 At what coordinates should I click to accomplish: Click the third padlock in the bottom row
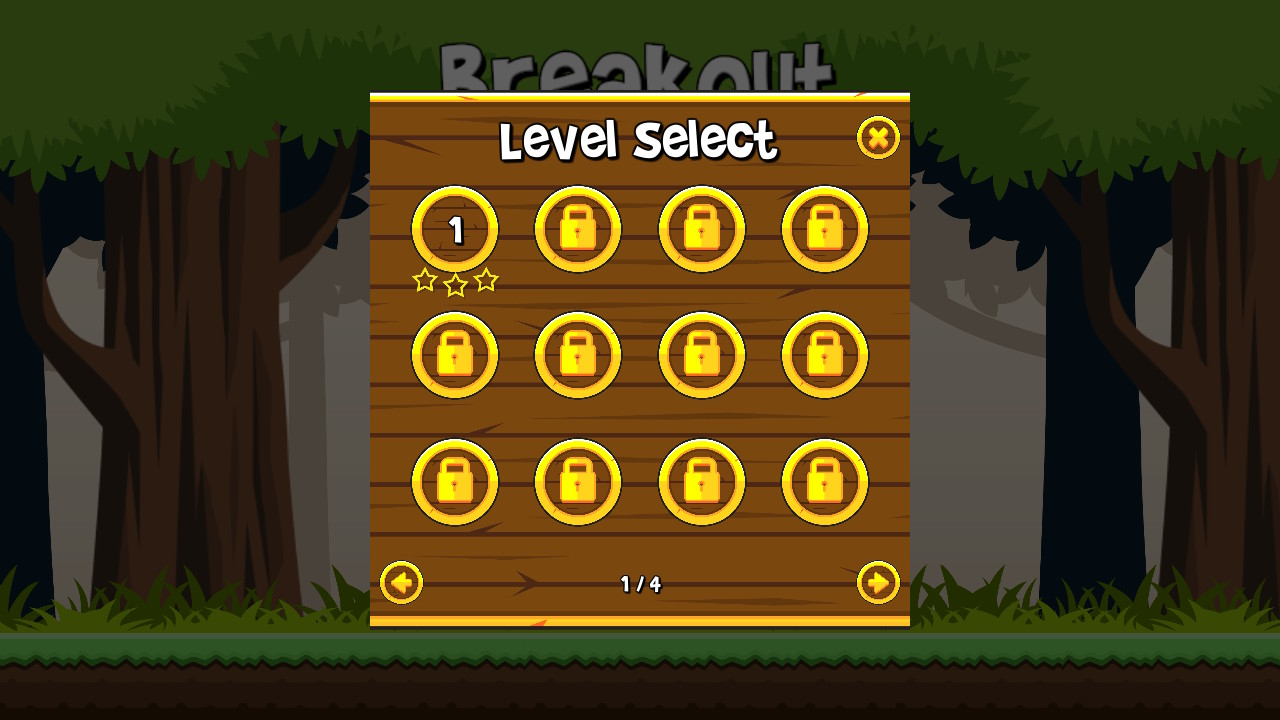[702, 481]
